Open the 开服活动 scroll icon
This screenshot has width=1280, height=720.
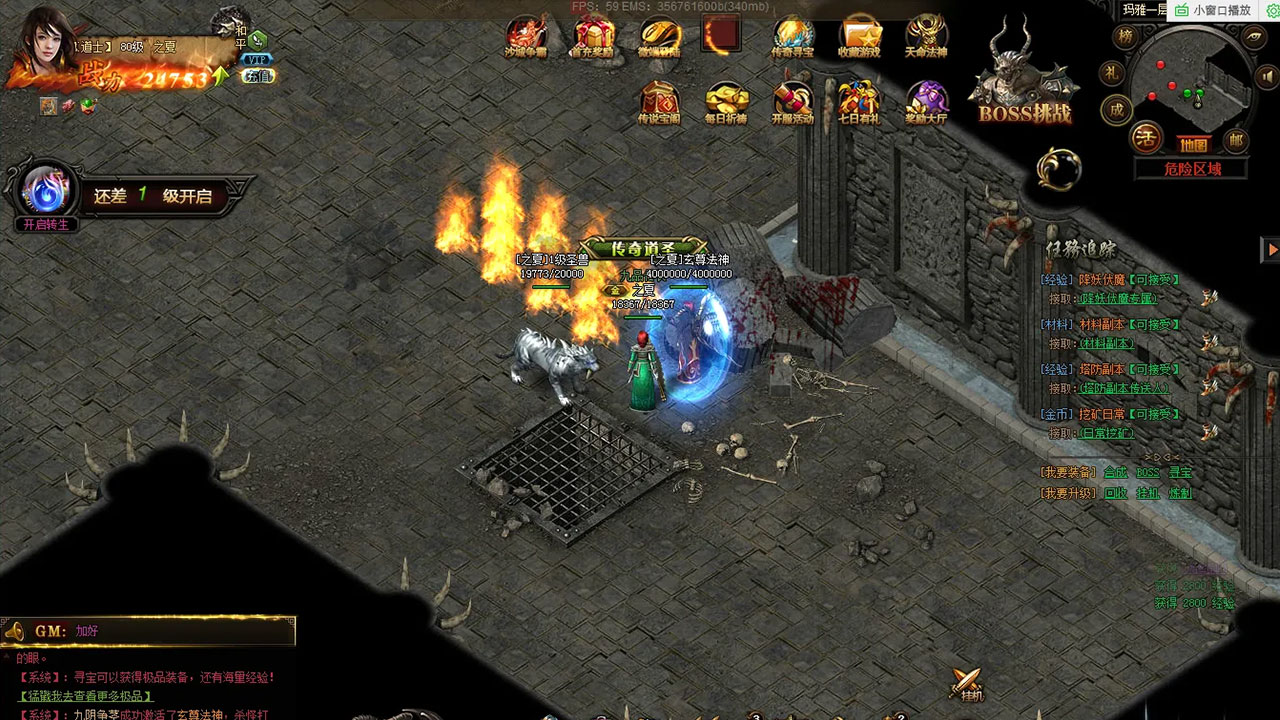(x=793, y=102)
